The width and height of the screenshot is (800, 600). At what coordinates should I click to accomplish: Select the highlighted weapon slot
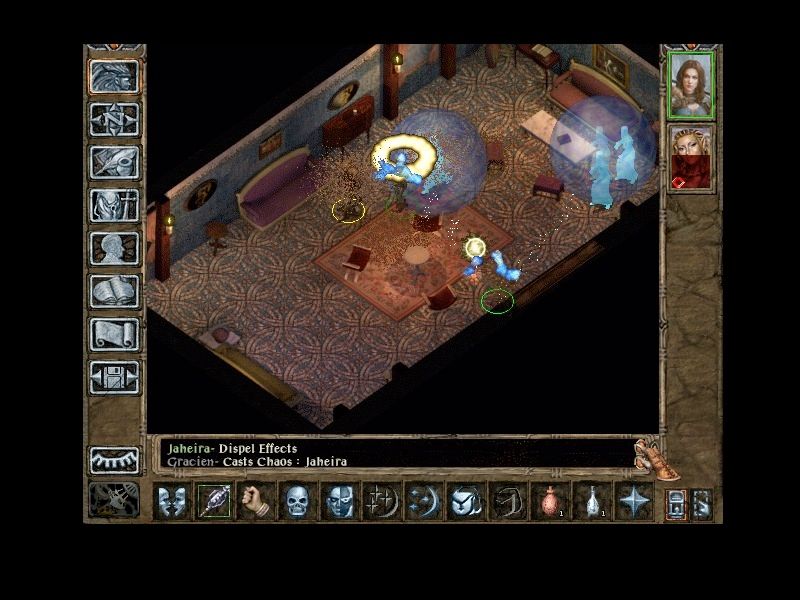point(214,501)
